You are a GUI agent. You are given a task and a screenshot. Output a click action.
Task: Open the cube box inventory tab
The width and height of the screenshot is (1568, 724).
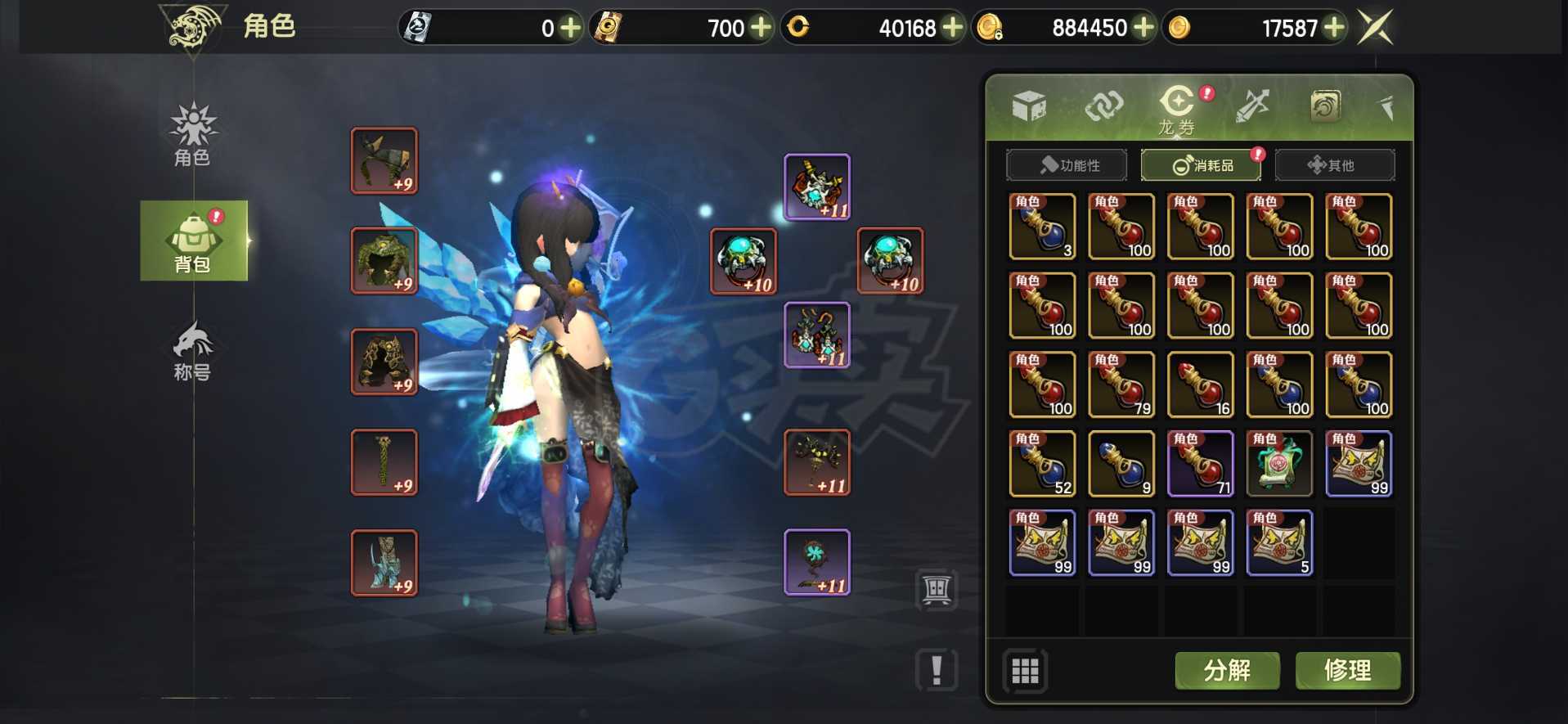(x=1029, y=106)
